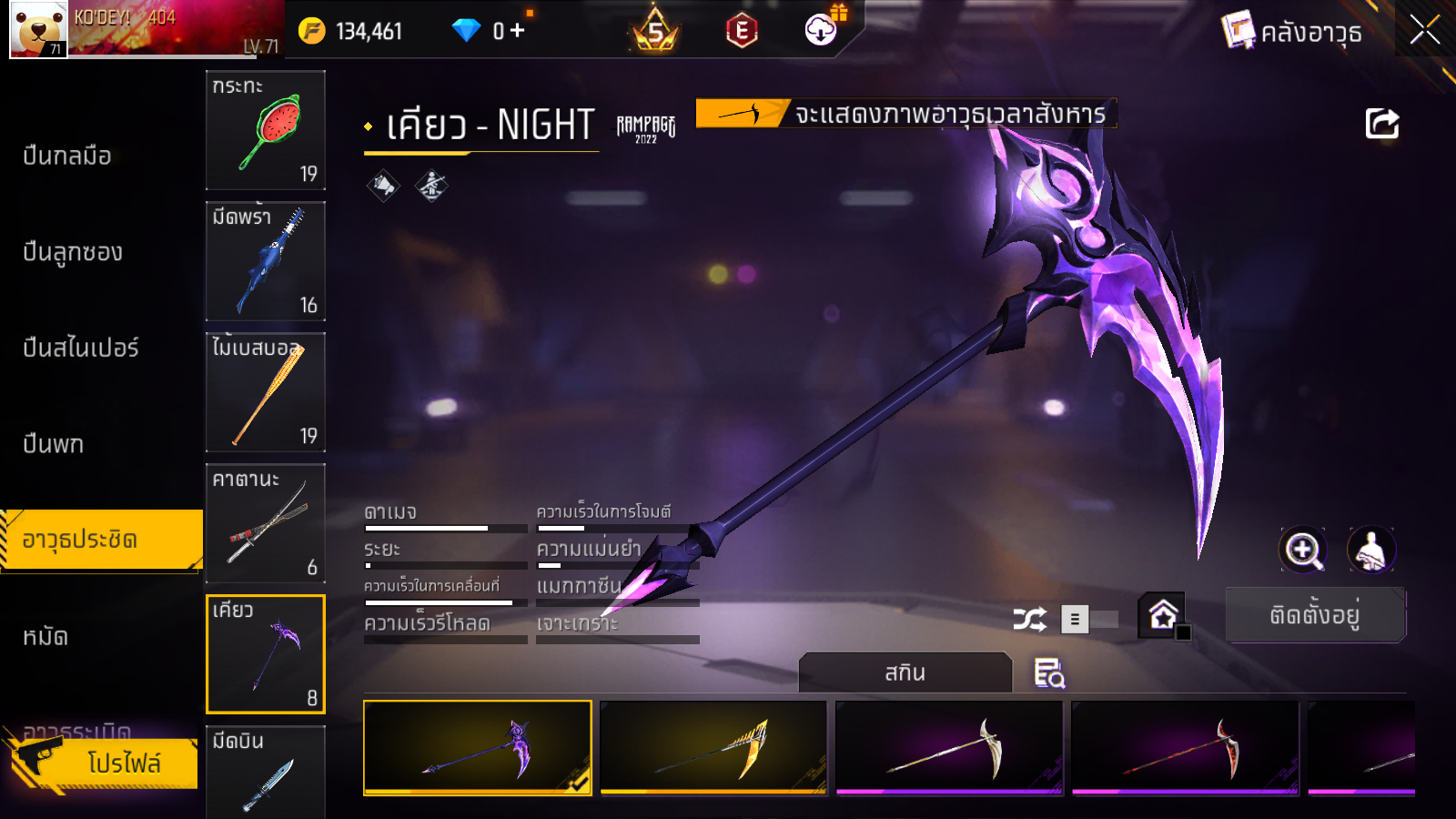This screenshot has width=1456, height=819.
Task: Select the มีดพร้า shark blade weapon
Action: point(266,261)
